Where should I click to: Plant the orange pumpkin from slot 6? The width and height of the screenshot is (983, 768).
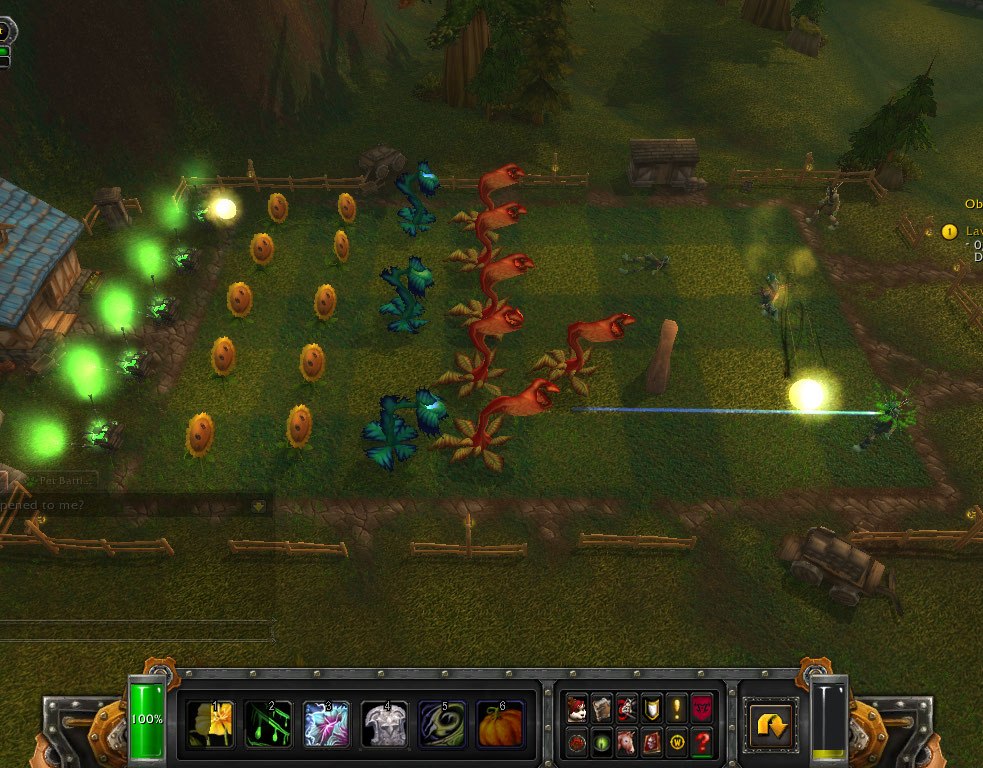pyautogui.click(x=500, y=724)
